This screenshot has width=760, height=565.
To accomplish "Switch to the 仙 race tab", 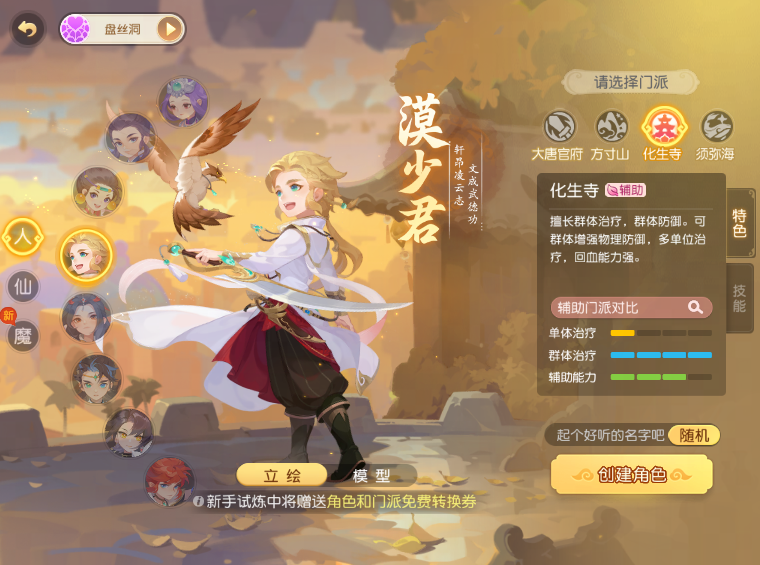I will [x=23, y=287].
